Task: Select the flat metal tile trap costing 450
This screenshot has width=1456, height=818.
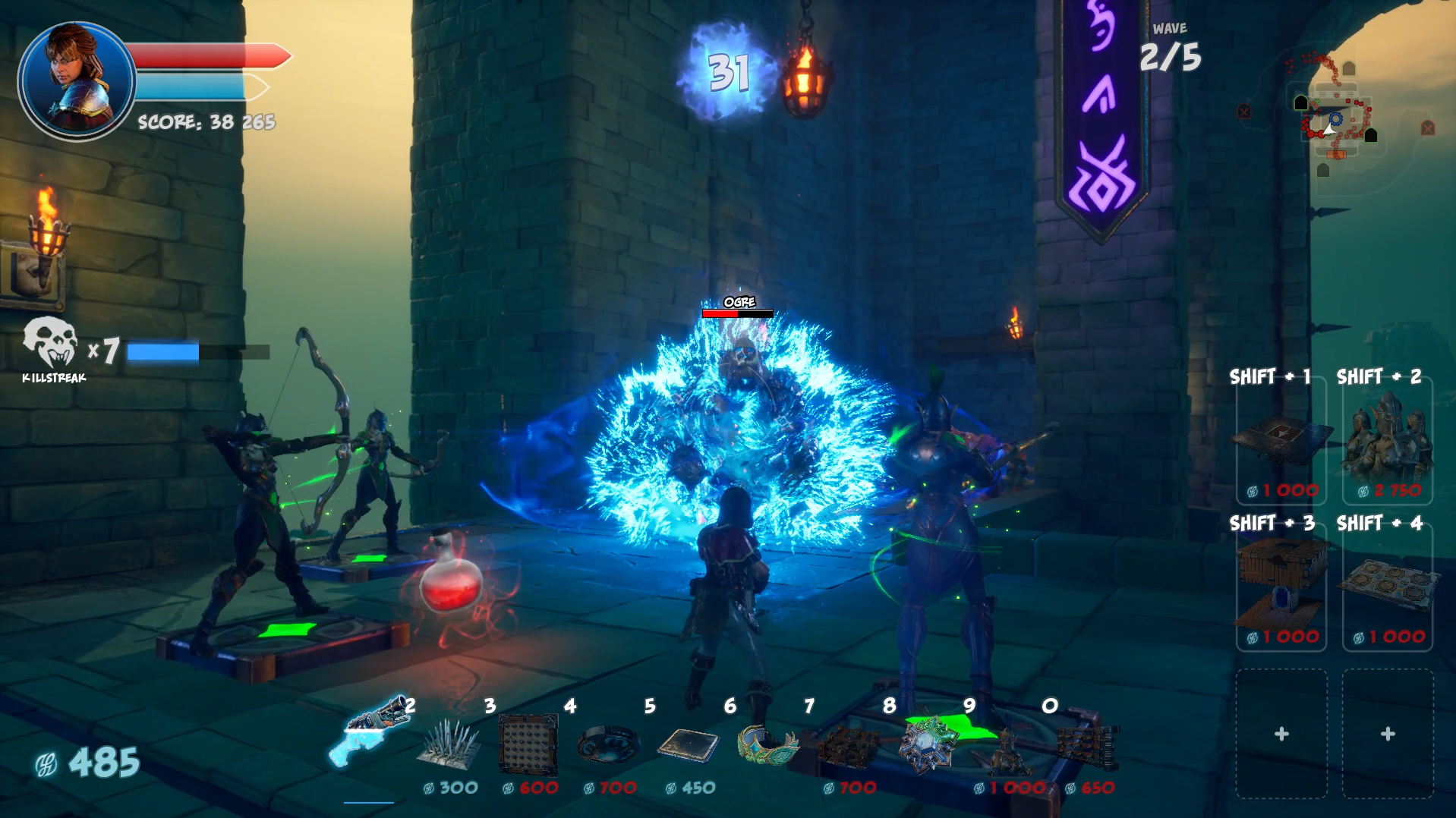Action: [688, 745]
